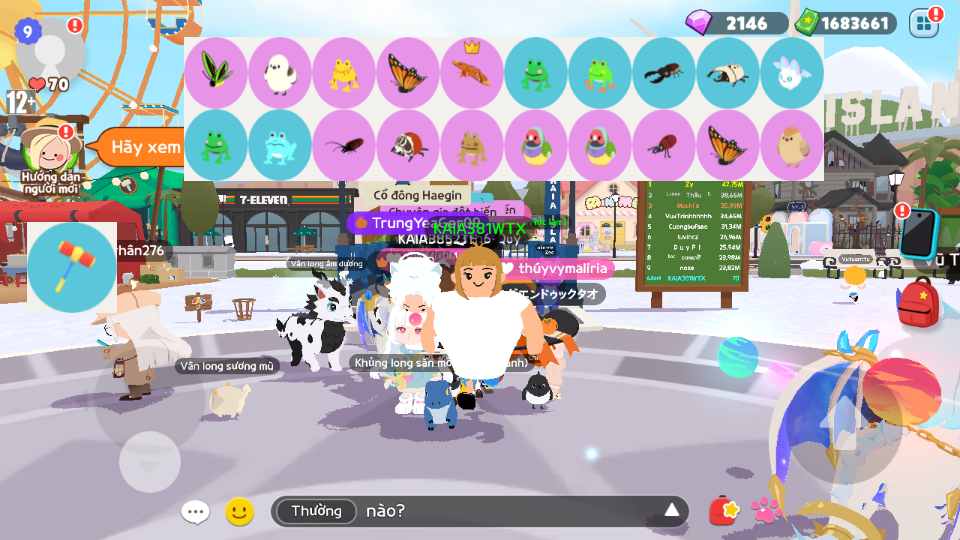Select the light blue frog slot

[x=280, y=145]
